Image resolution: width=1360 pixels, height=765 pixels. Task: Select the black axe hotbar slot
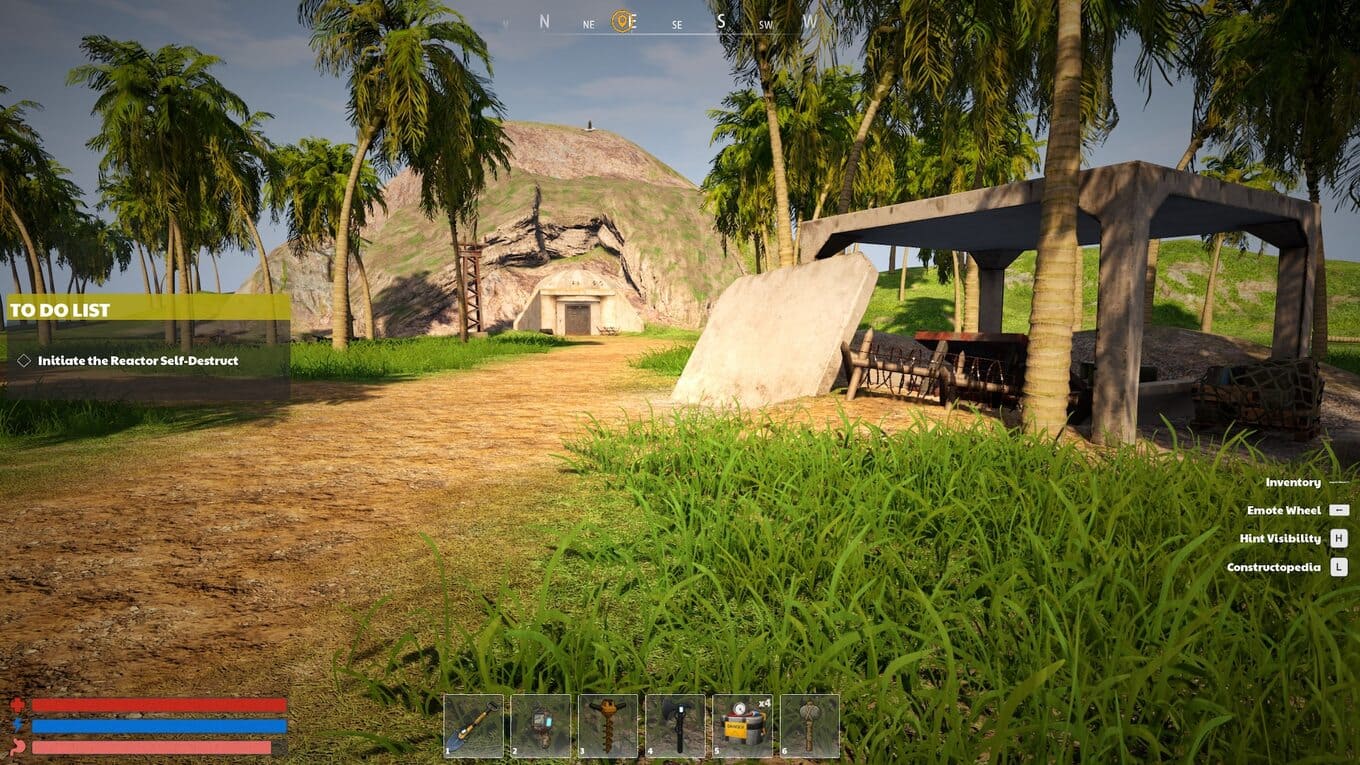click(675, 725)
